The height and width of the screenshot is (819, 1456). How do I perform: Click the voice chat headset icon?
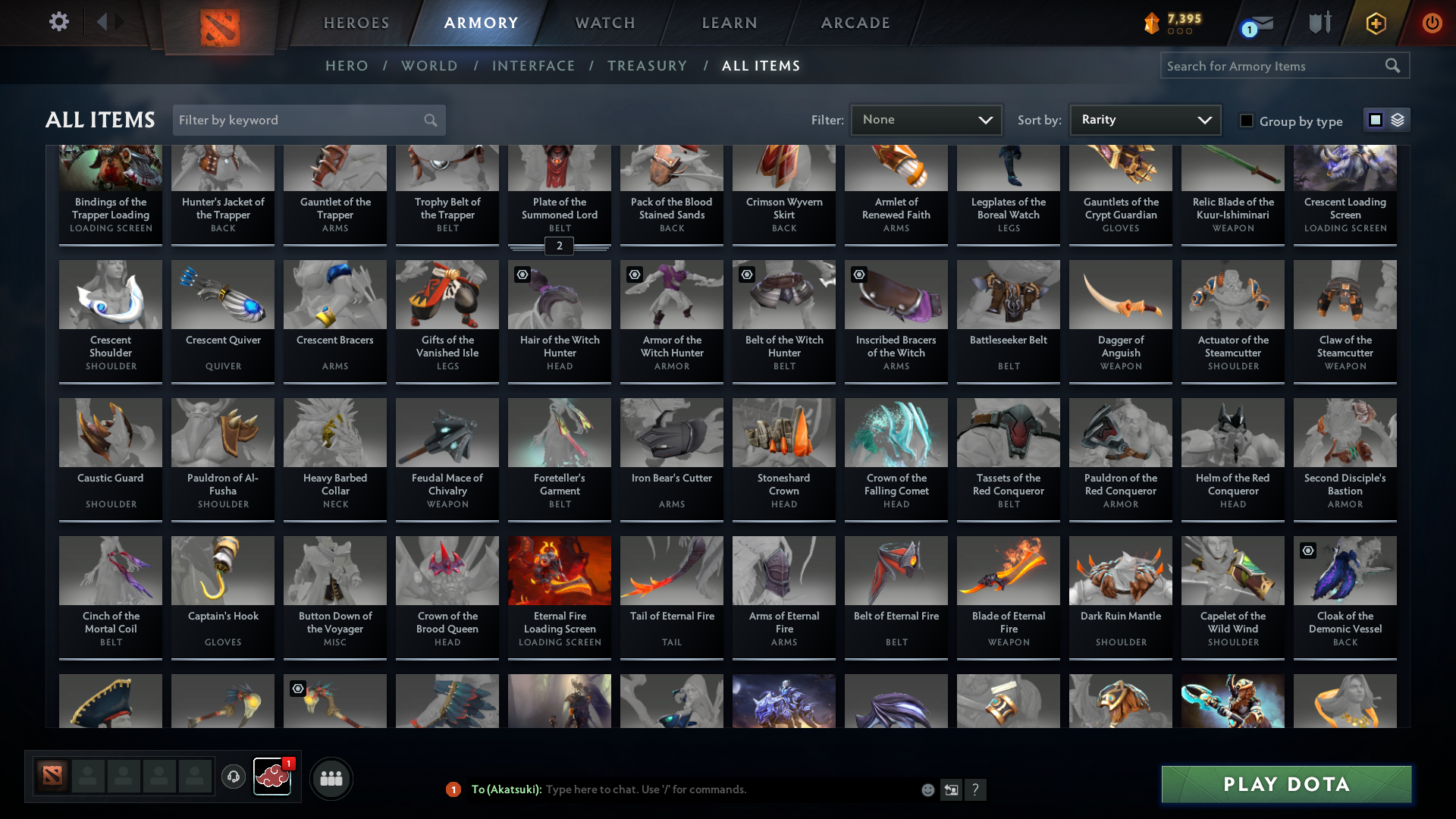tap(234, 777)
